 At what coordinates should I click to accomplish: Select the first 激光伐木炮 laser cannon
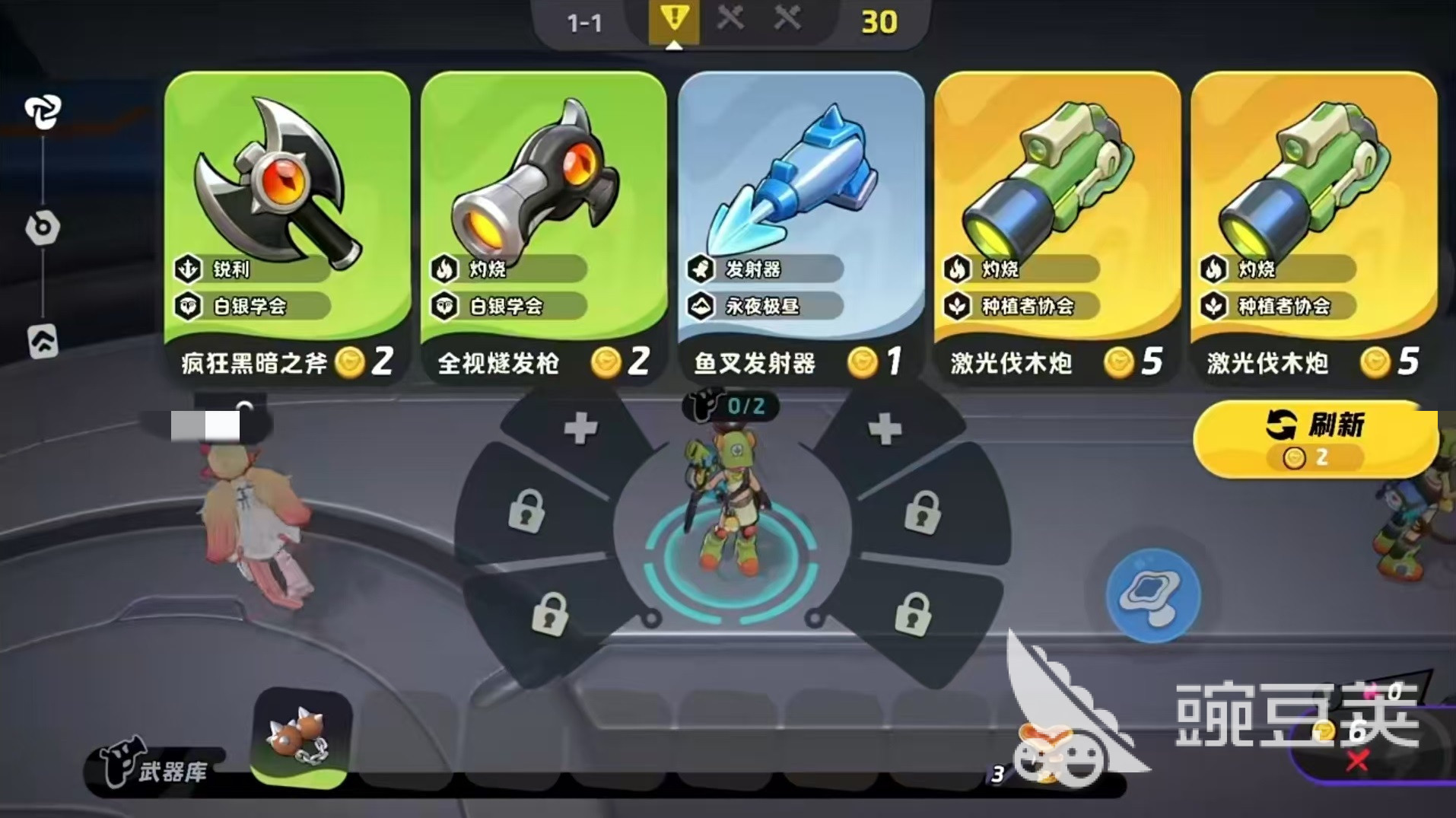1057,221
